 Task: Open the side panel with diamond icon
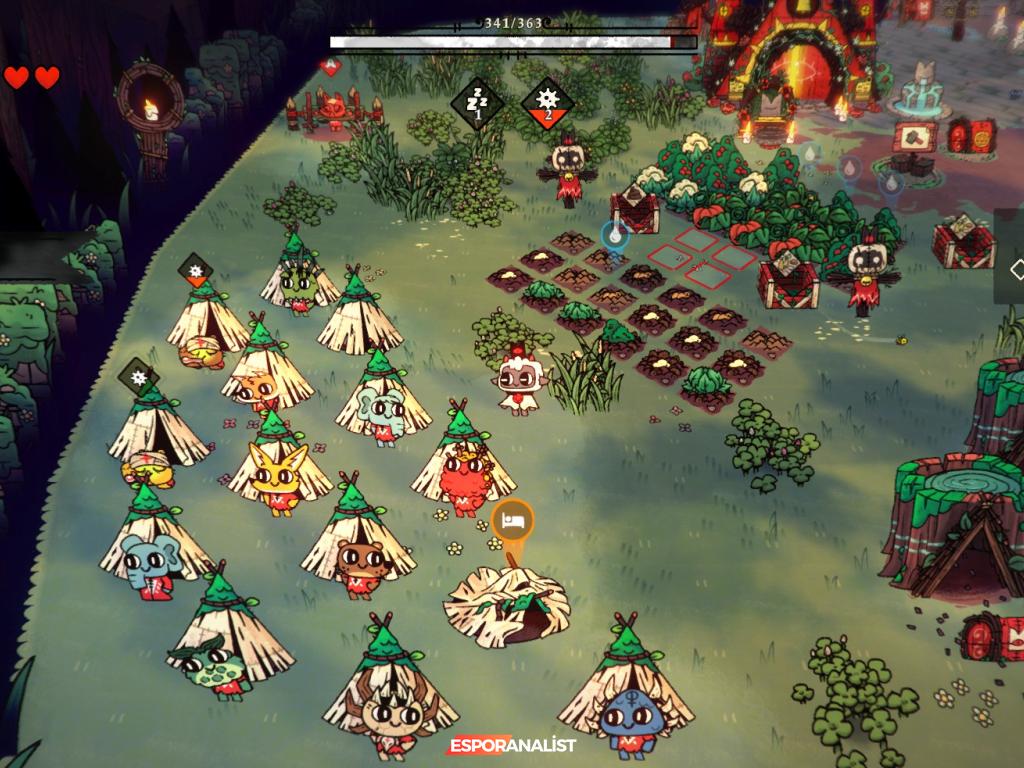click(1013, 269)
